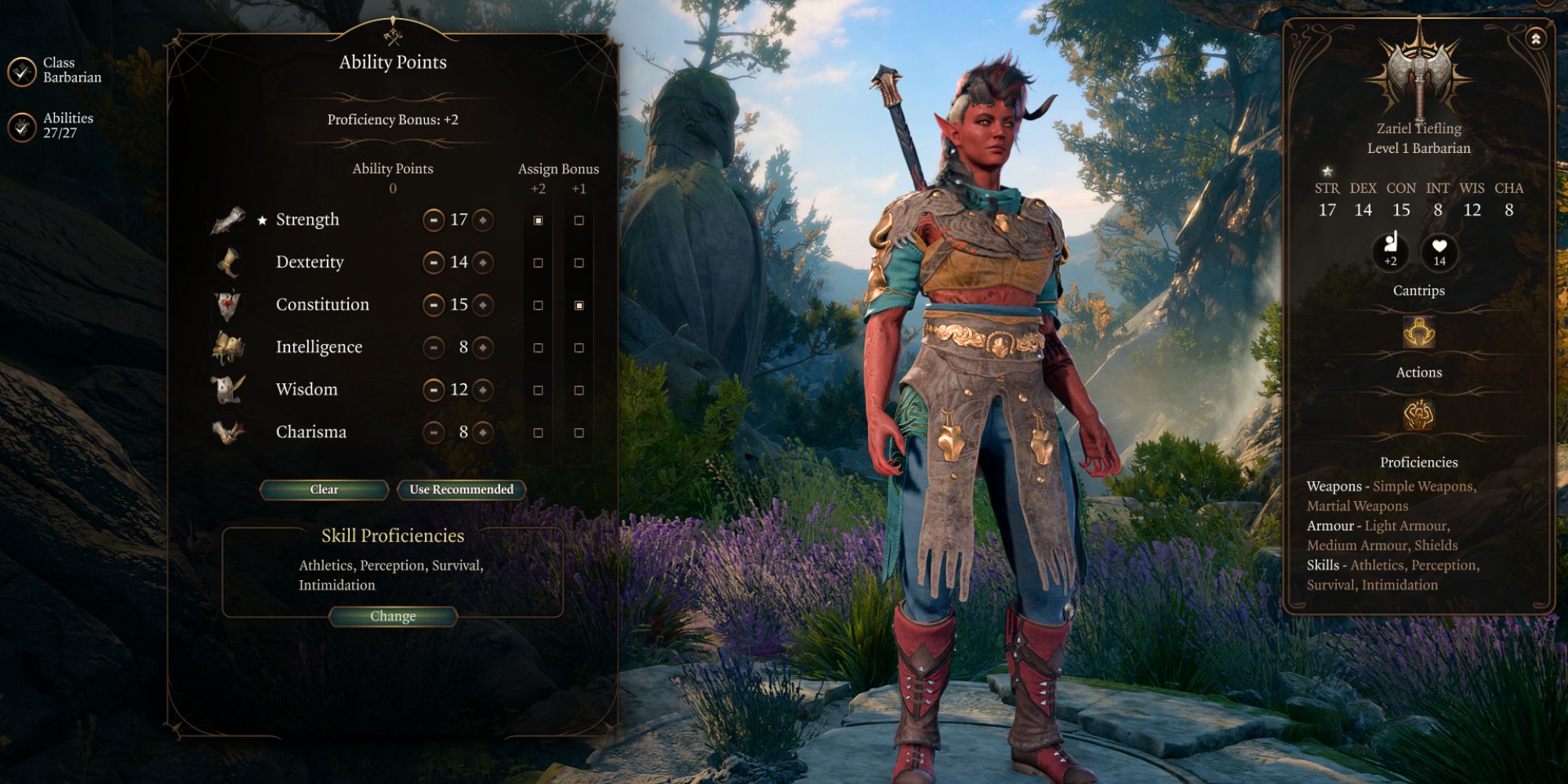Apply the Use Recommended ability spread
This screenshot has width=1568, height=784.
click(461, 490)
